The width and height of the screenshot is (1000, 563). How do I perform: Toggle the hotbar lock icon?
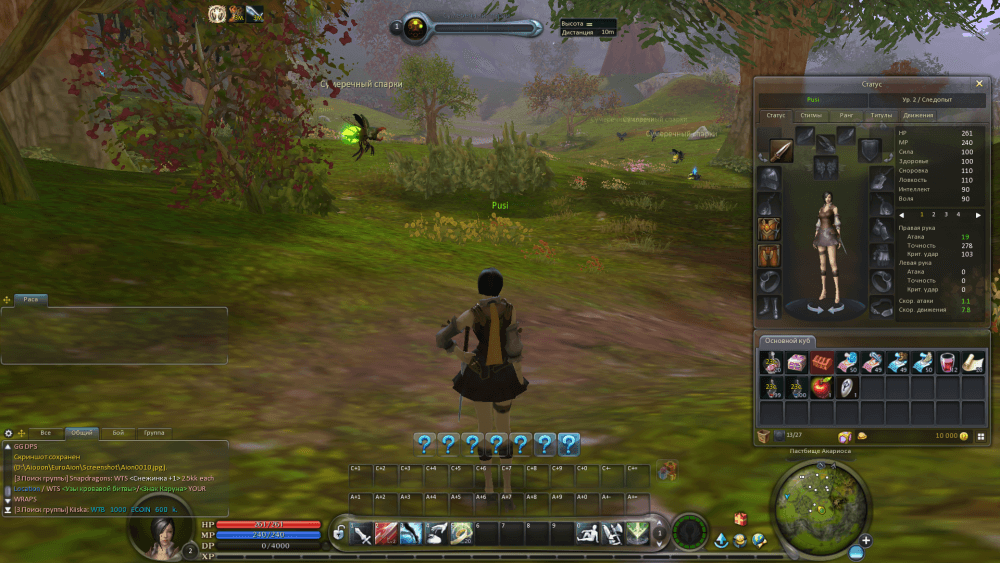(x=340, y=533)
